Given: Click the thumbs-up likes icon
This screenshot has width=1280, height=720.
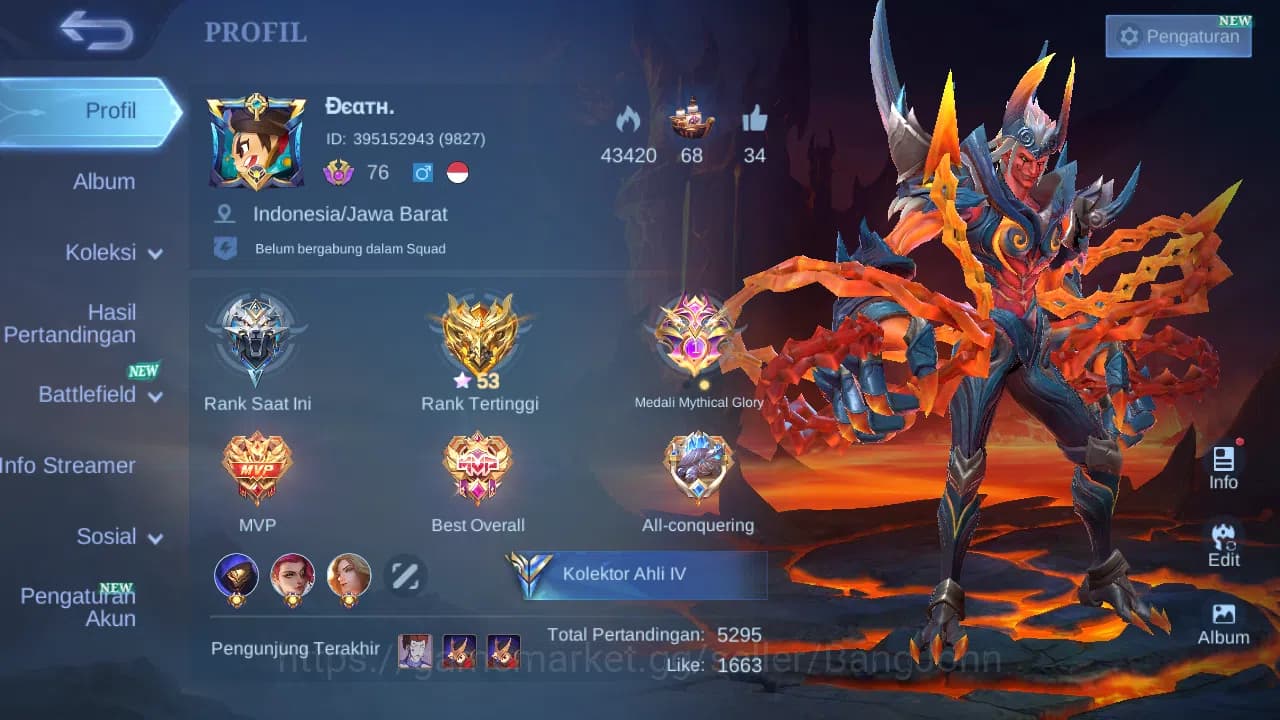Looking at the screenshot, I should pyautogui.click(x=755, y=121).
